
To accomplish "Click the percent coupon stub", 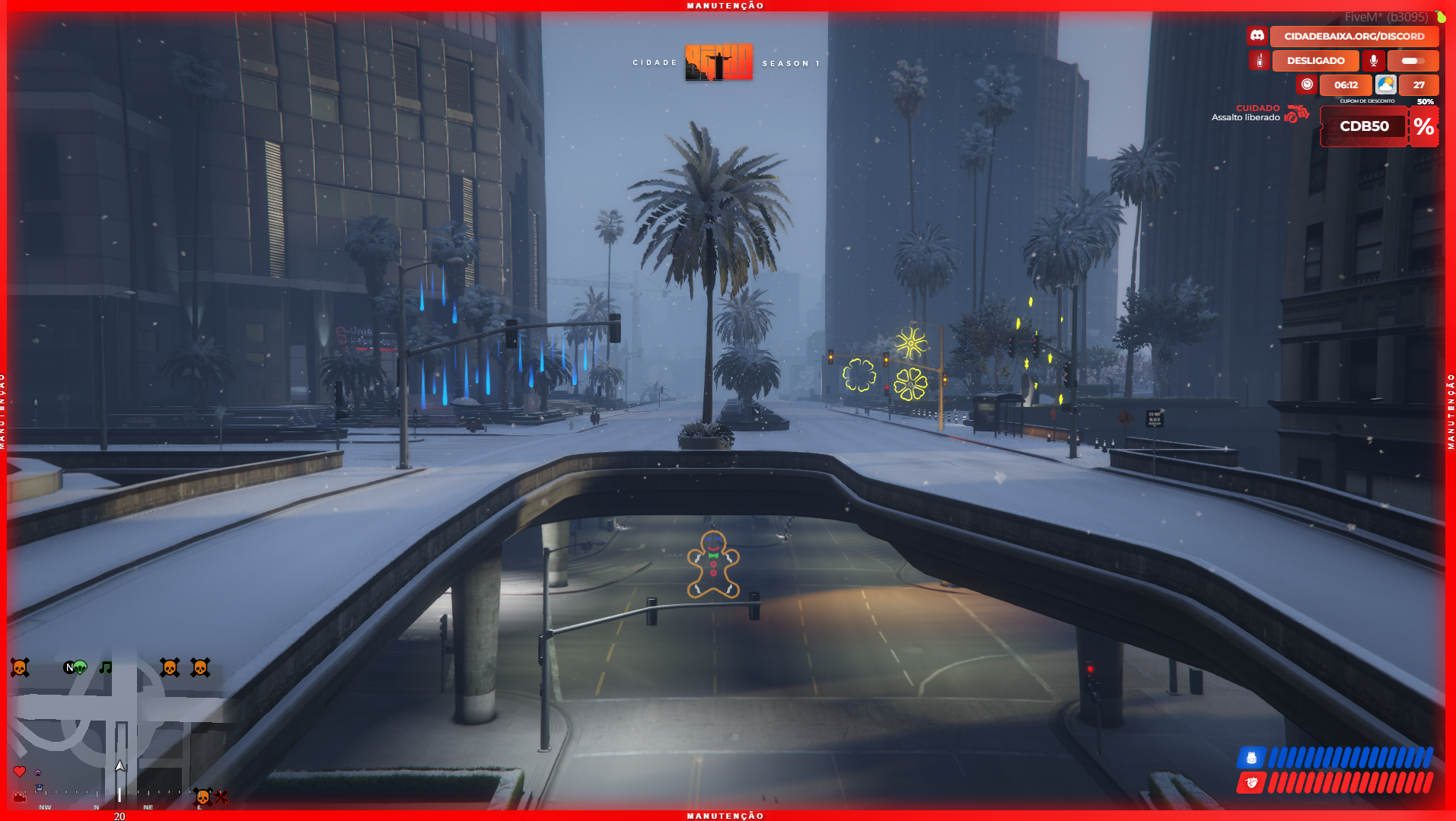I will [1424, 126].
